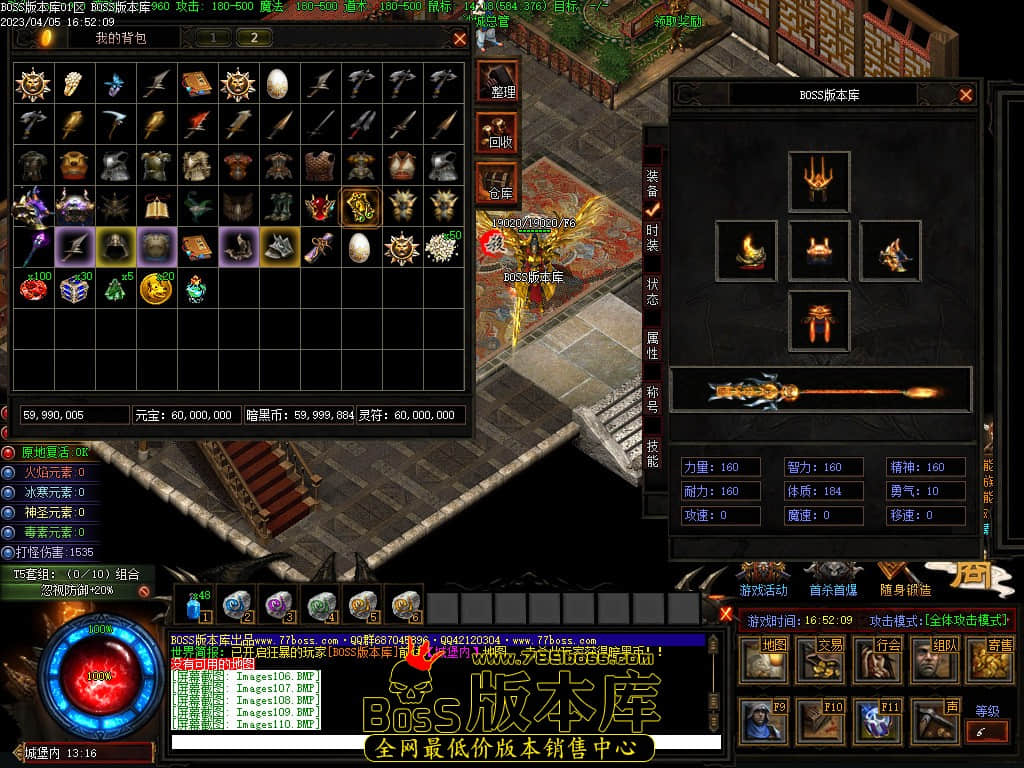Click the 回收 recycle button

[498, 132]
